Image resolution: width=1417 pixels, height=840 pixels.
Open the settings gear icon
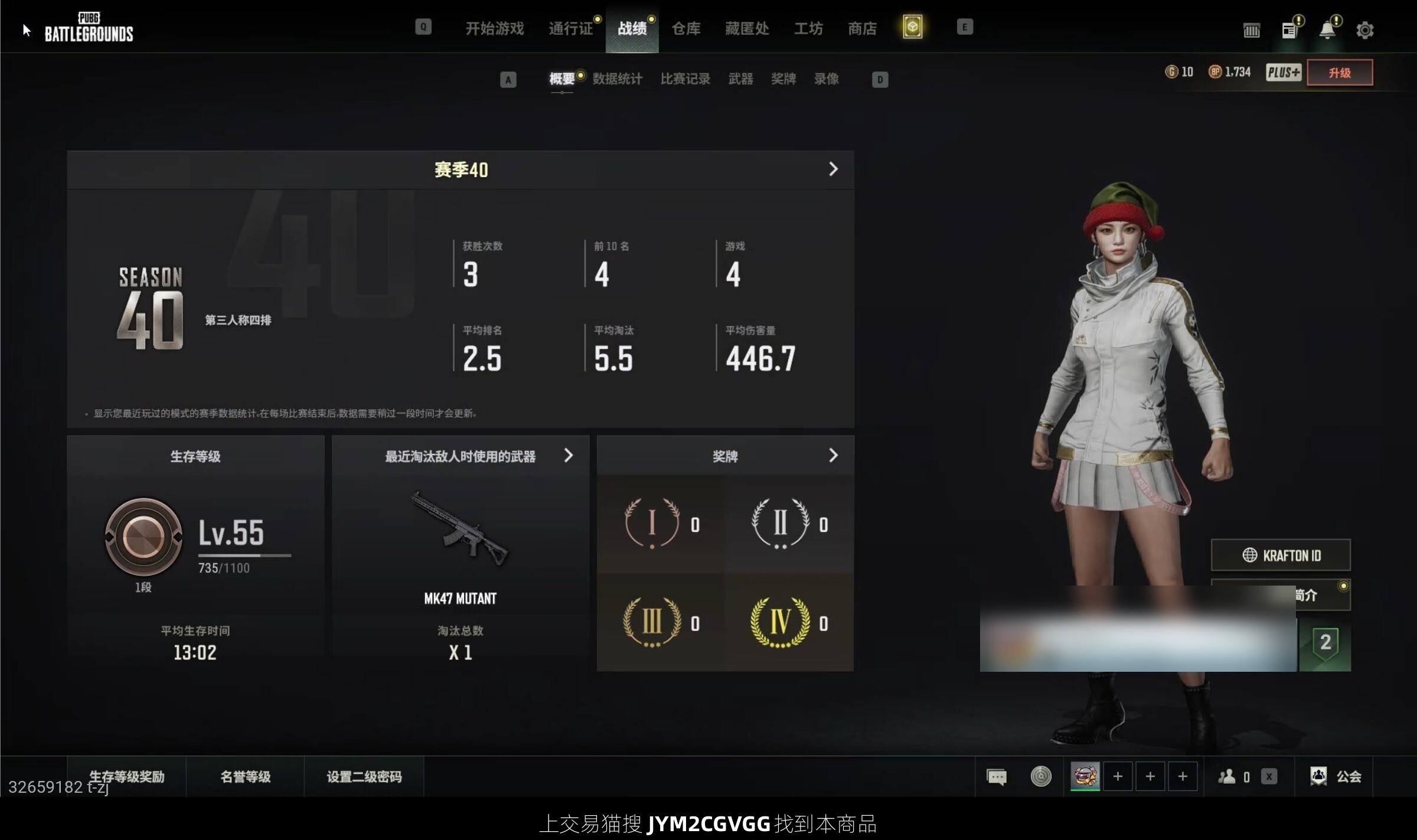click(x=1364, y=30)
